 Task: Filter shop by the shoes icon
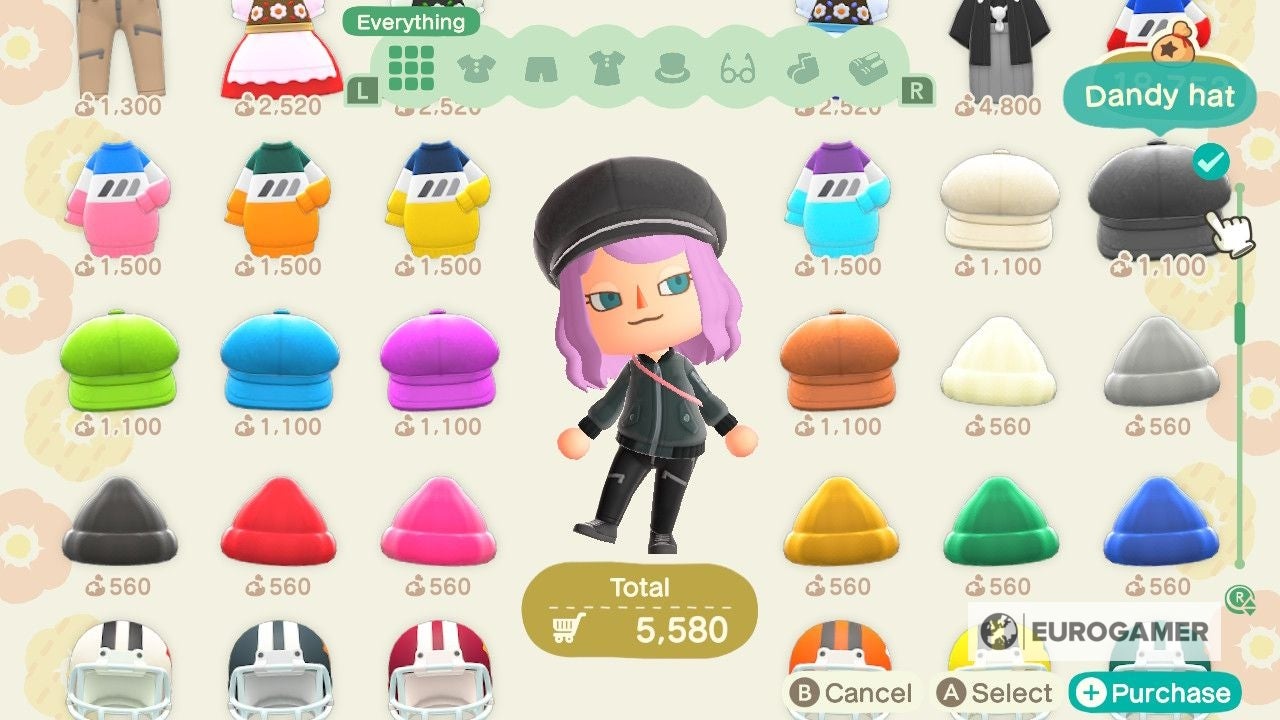click(868, 68)
